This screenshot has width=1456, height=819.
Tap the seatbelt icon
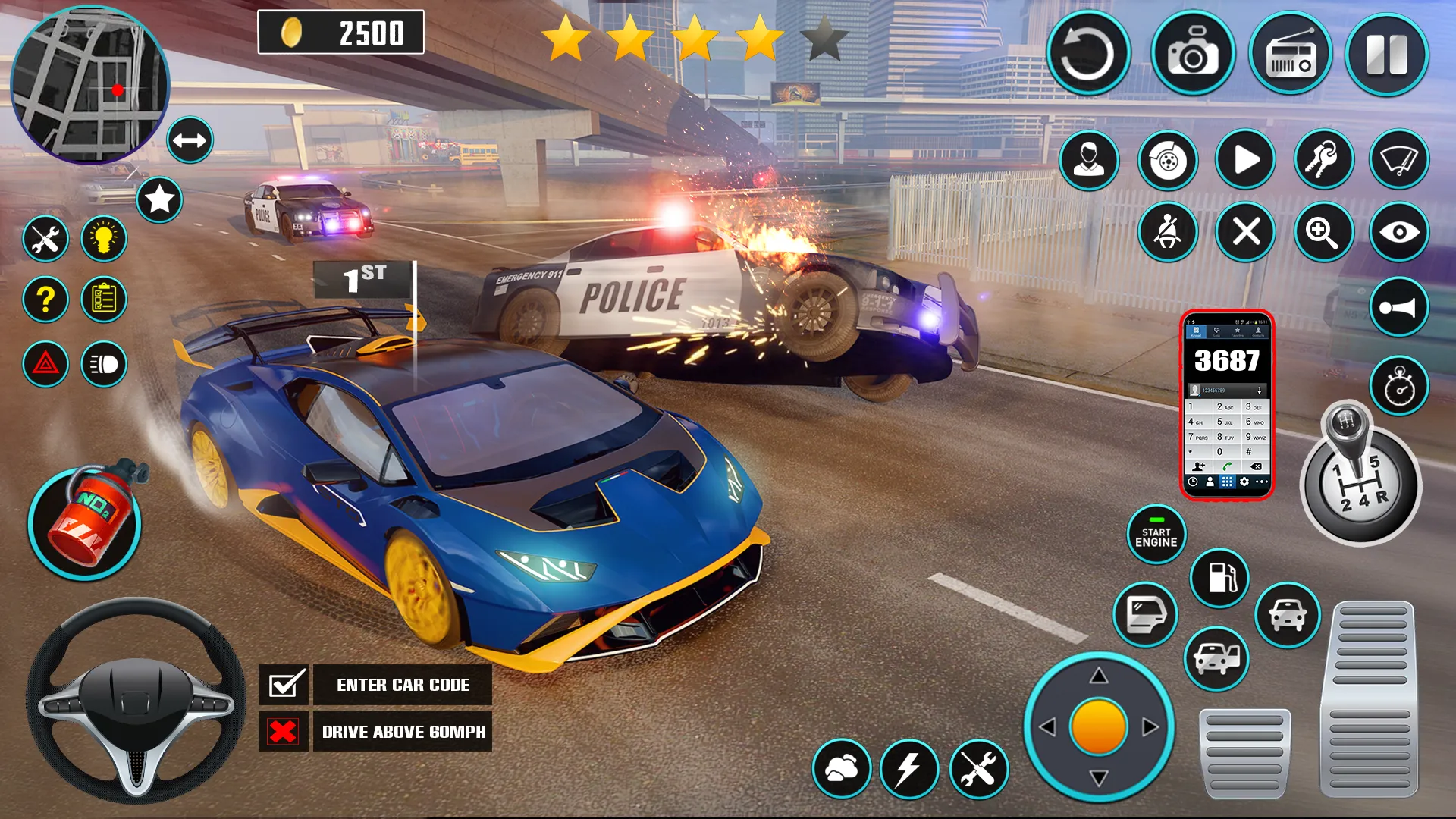[x=1168, y=232]
